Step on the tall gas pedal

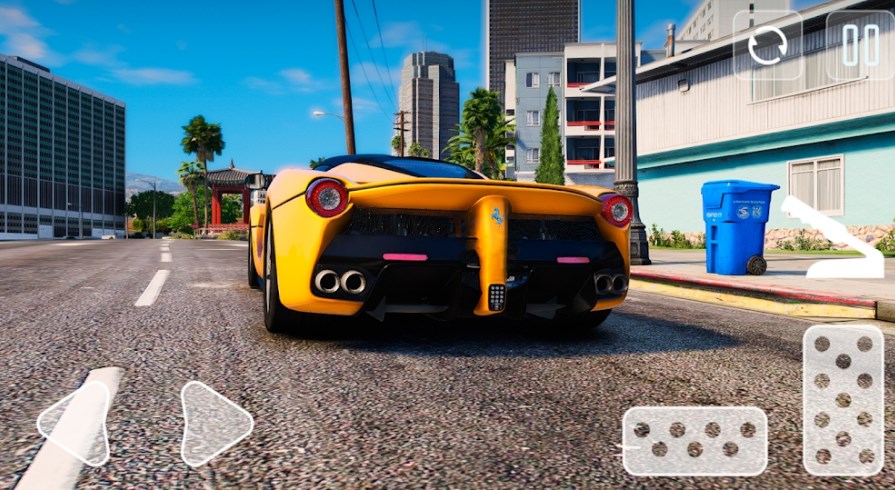843,399
